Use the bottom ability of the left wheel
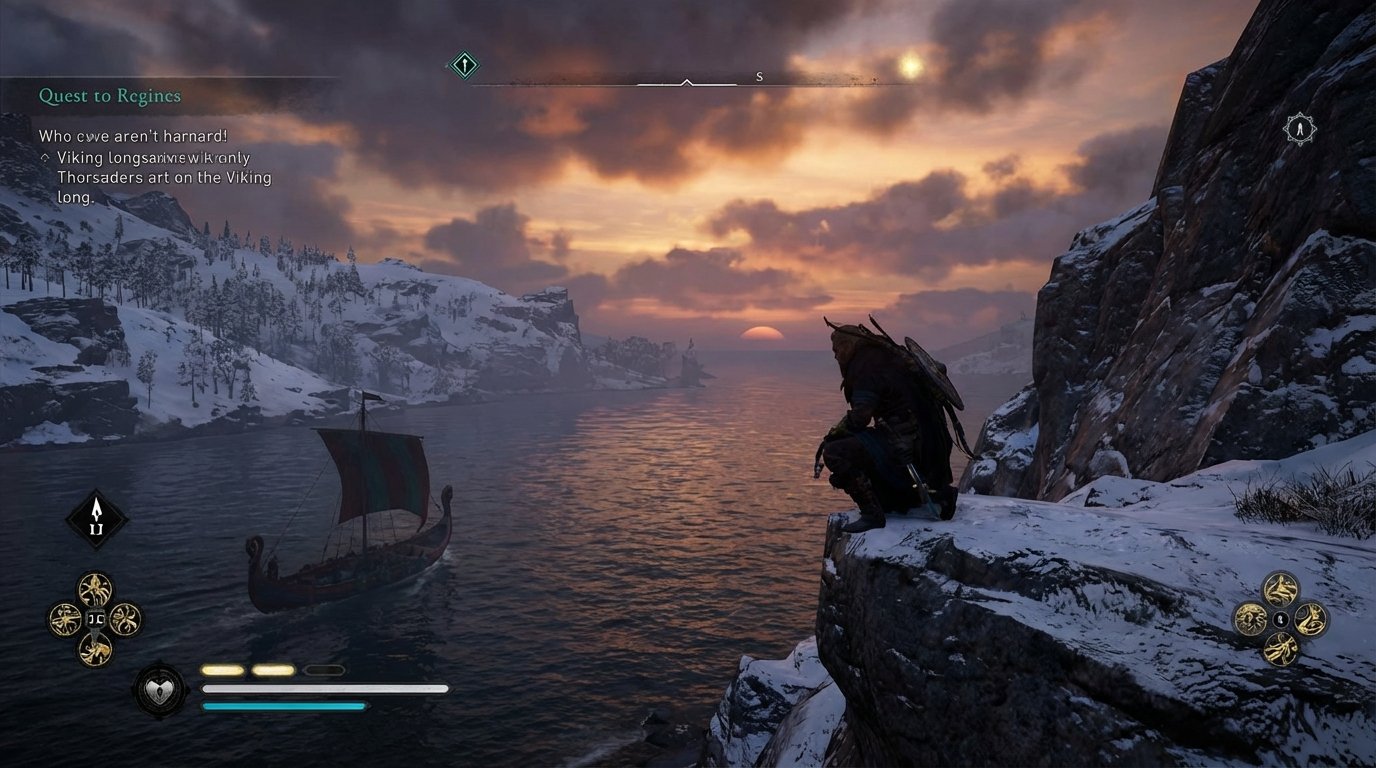Viewport: 1376px width, 768px height. (95, 648)
